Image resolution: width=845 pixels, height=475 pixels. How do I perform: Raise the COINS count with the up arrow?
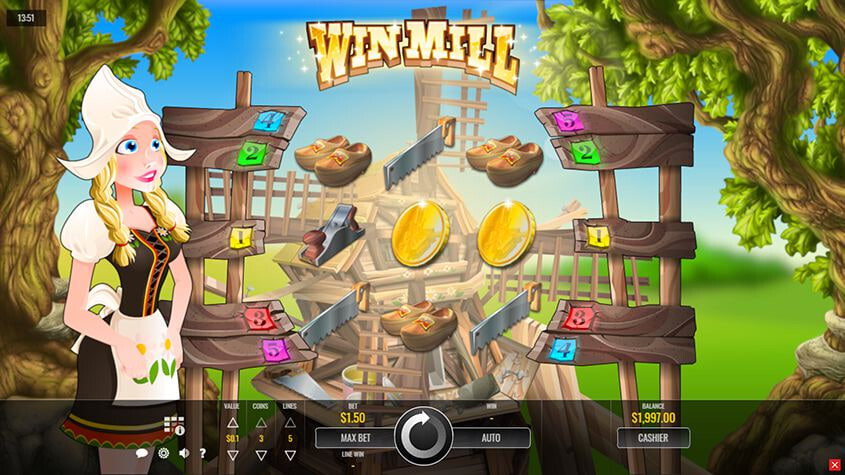(x=261, y=421)
